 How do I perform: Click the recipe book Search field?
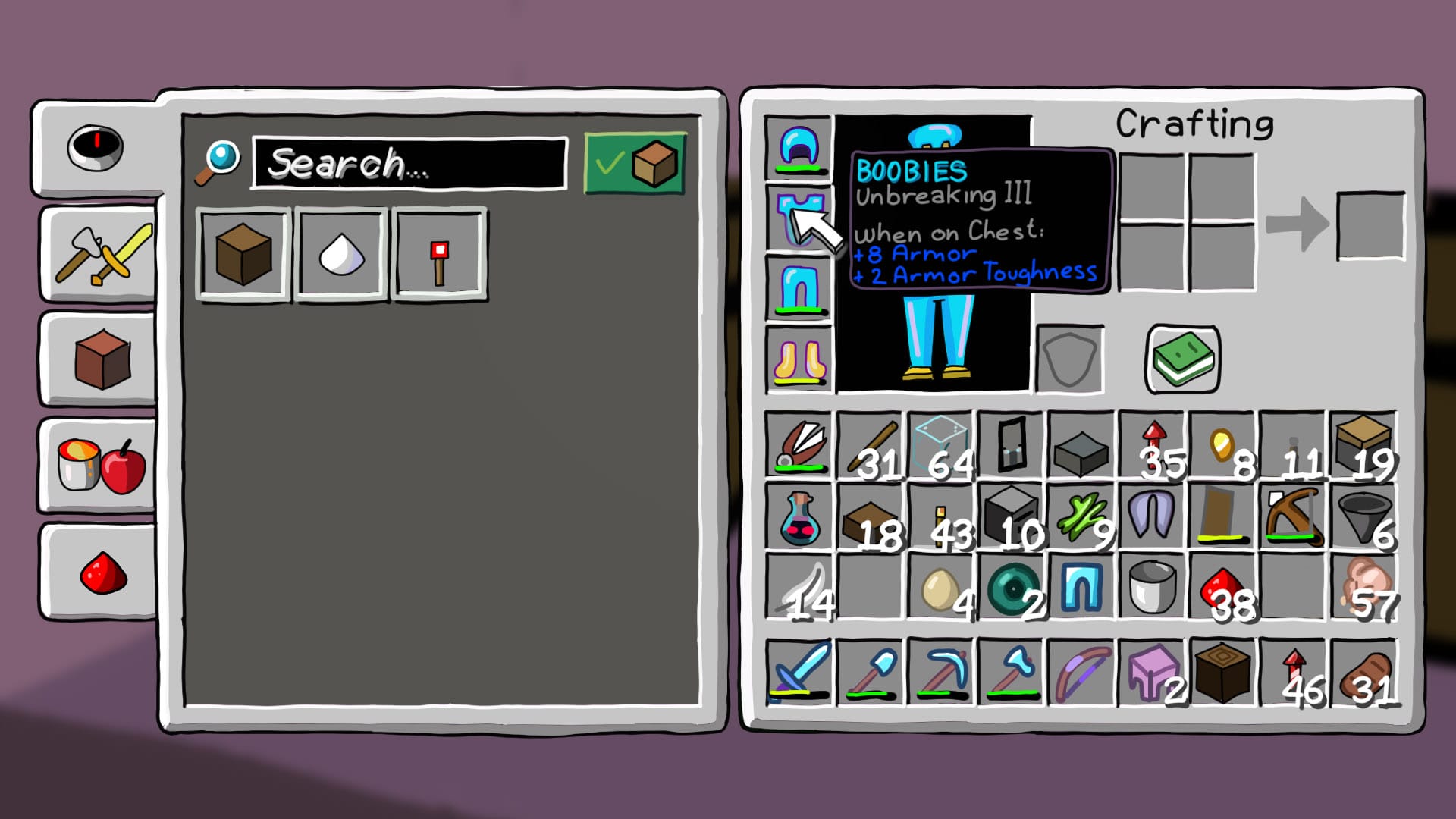pyautogui.click(x=409, y=163)
